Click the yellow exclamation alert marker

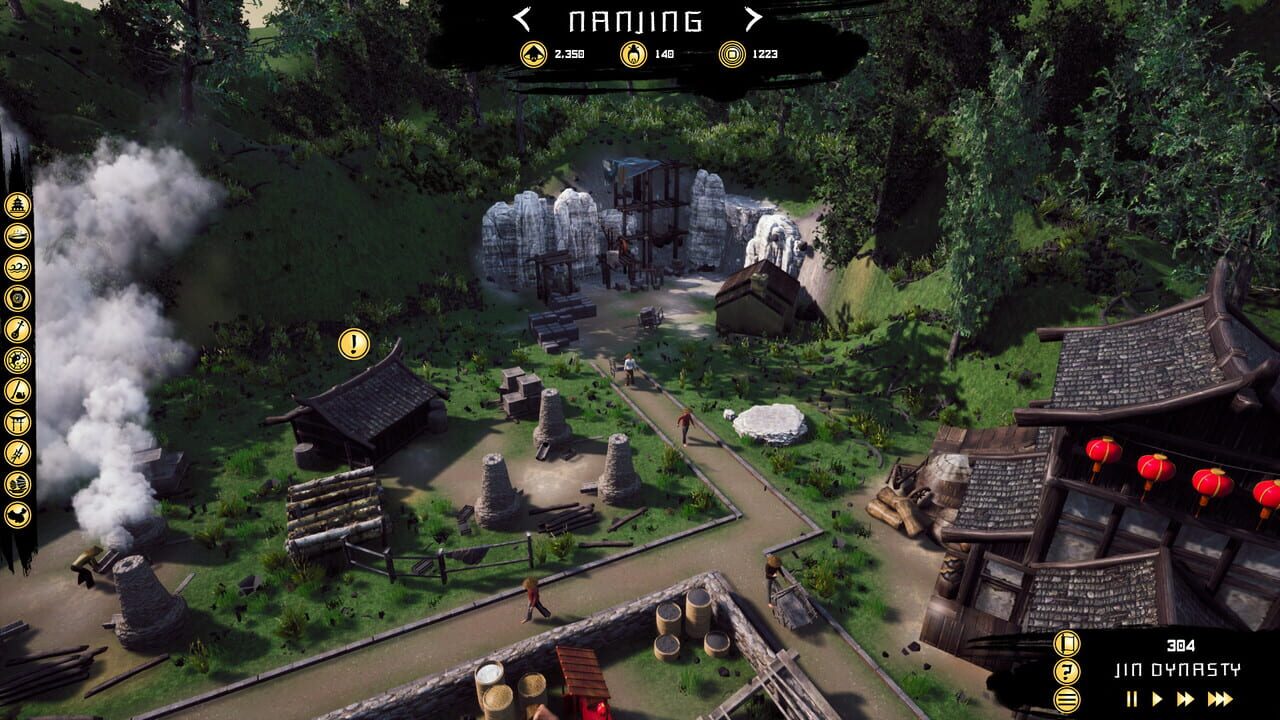click(353, 344)
